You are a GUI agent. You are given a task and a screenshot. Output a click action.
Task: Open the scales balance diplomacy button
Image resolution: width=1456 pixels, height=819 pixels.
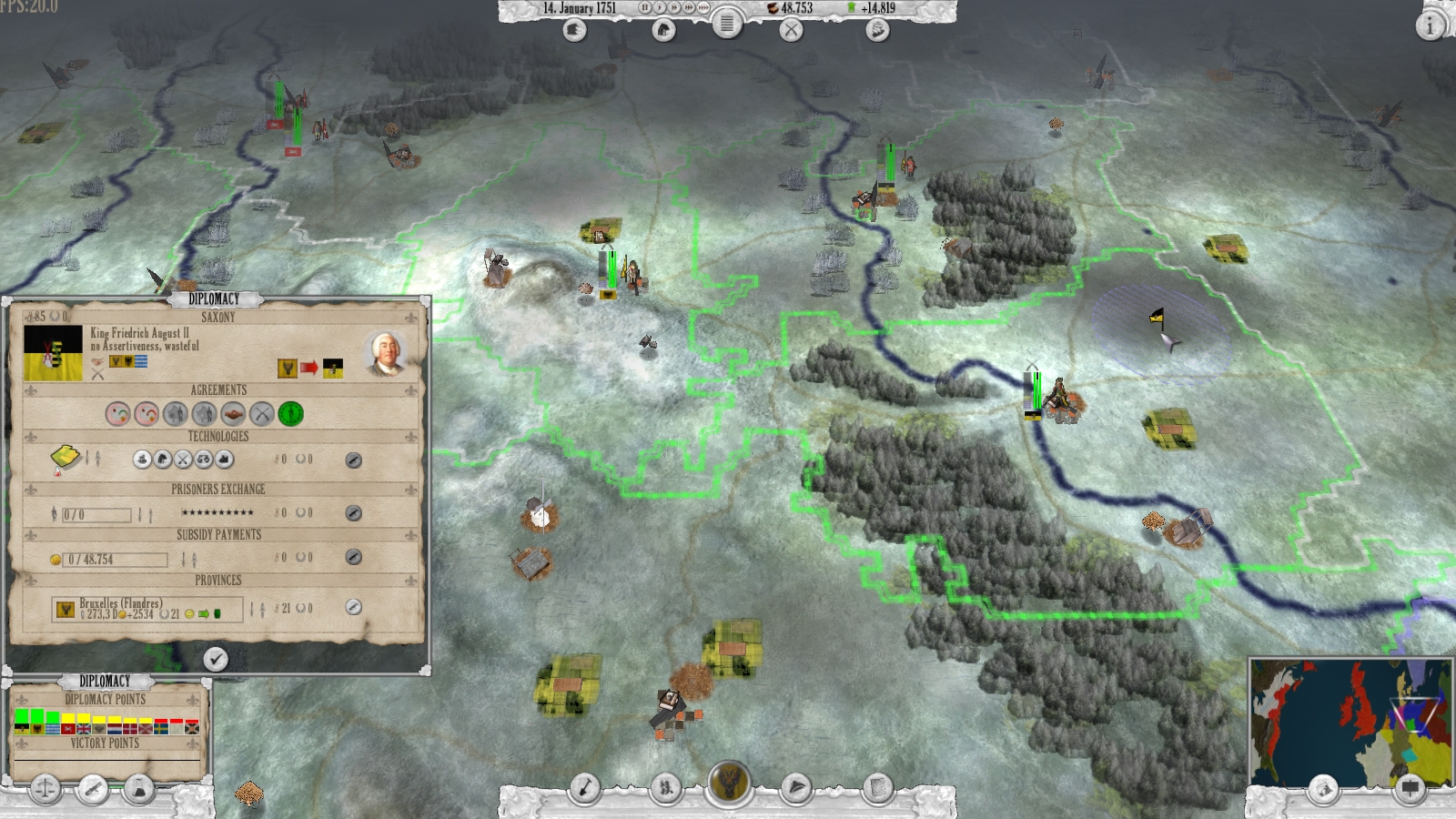pyautogui.click(x=45, y=788)
